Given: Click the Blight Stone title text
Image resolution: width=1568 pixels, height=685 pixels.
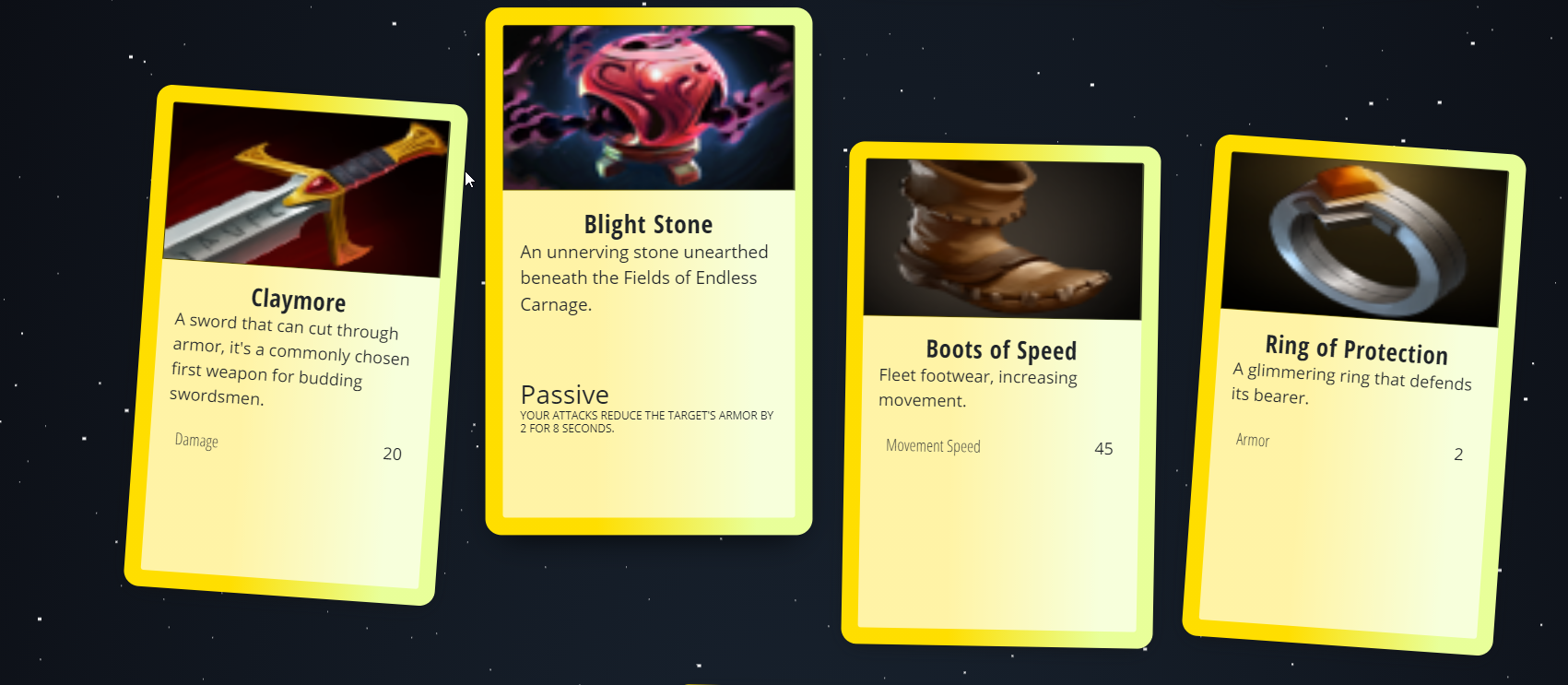Looking at the screenshot, I should pos(648,224).
